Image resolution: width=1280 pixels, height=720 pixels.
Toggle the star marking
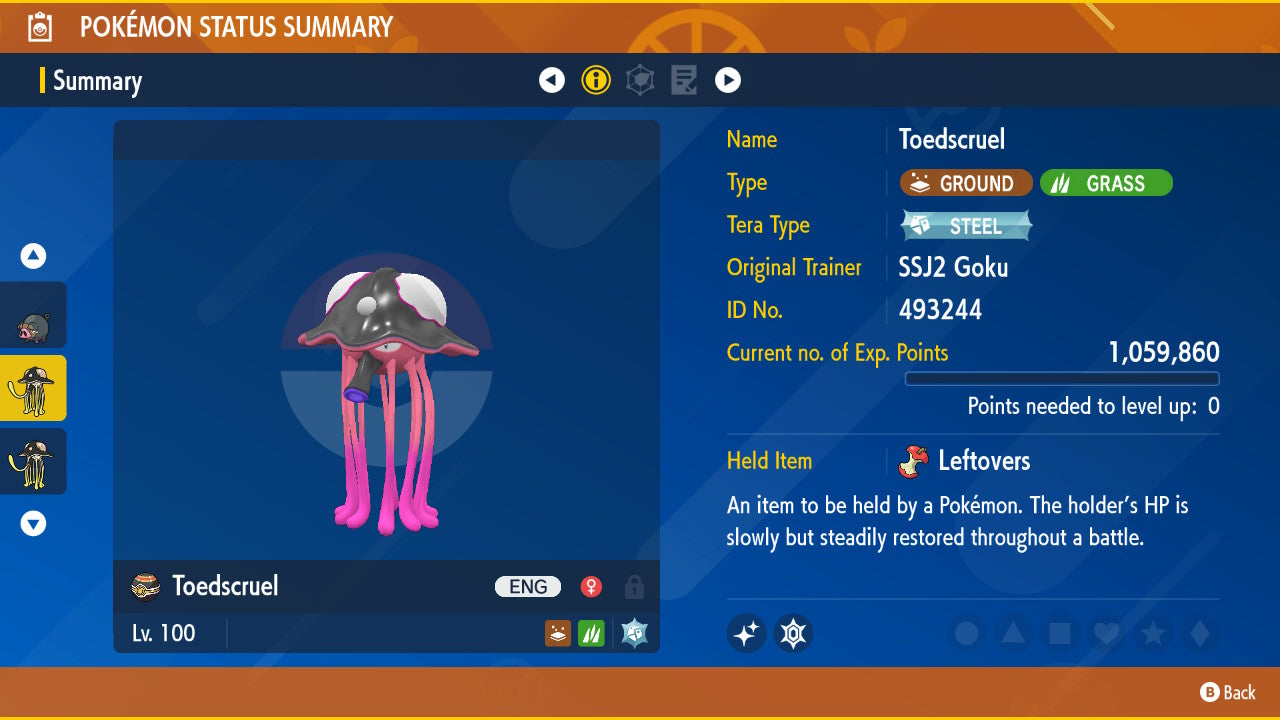1153,633
